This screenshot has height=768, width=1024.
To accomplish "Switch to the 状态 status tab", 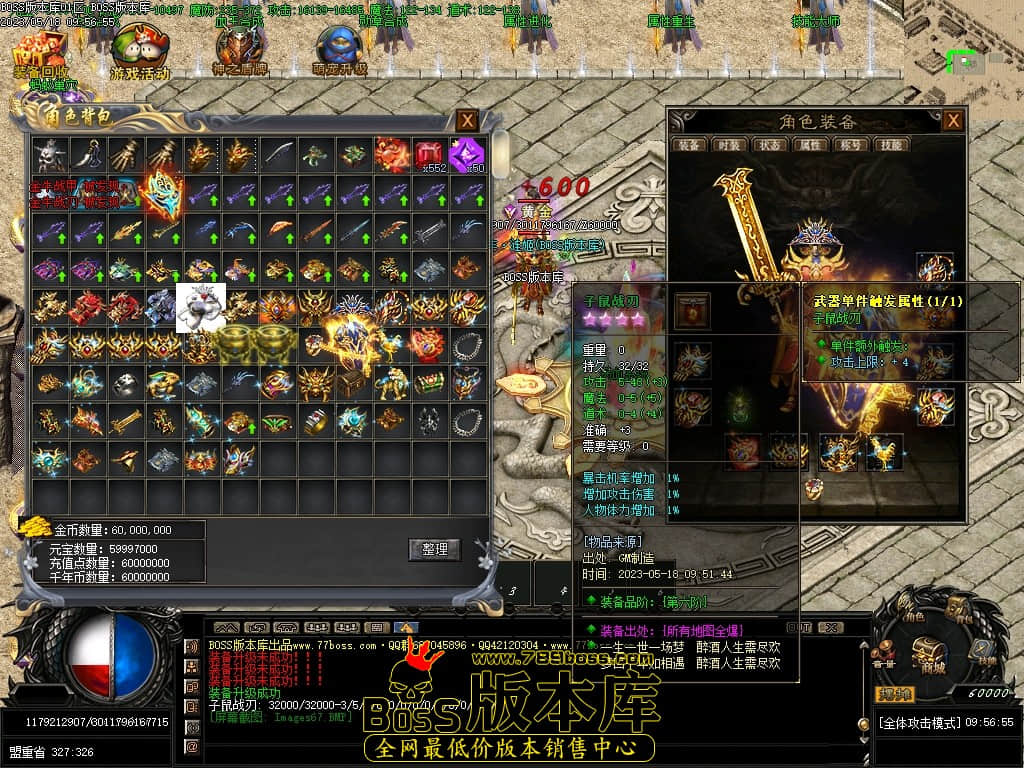I will pyautogui.click(x=769, y=145).
